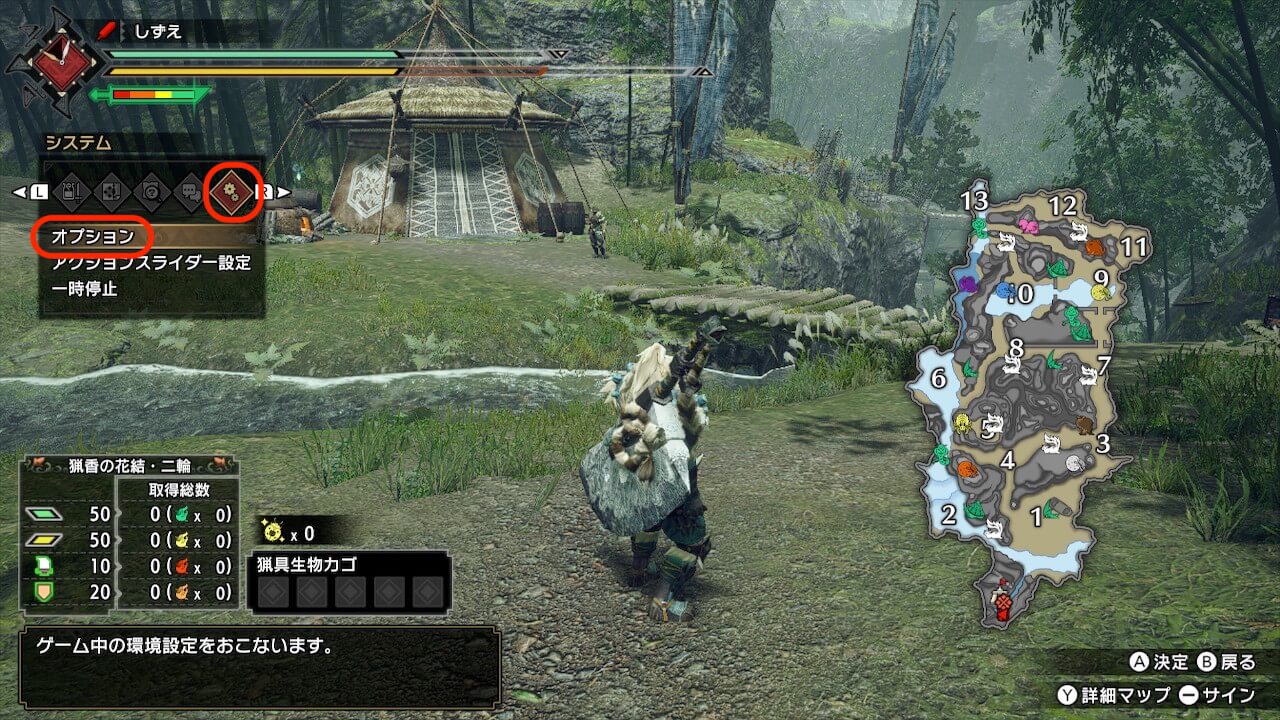Open the オプション menu entry
Viewport: 1280px width, 720px height.
click(92, 237)
